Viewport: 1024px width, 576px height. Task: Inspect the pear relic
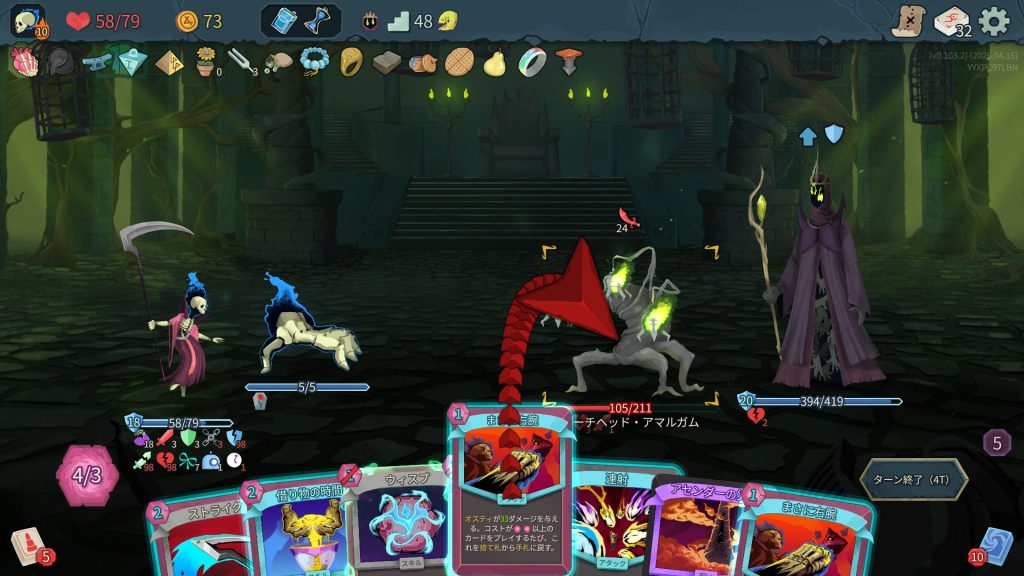pos(494,62)
